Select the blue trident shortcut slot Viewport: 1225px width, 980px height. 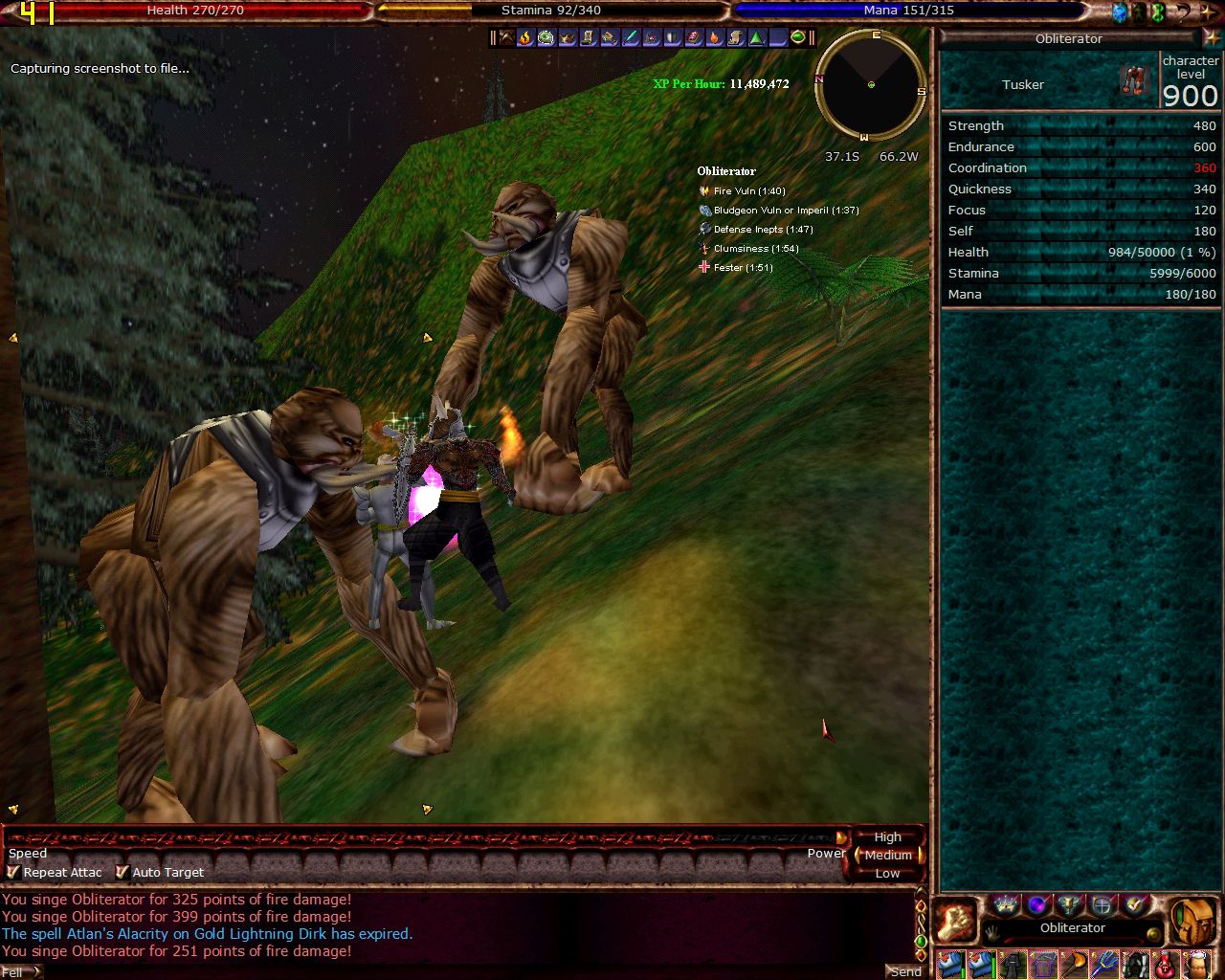[x=1103, y=965]
